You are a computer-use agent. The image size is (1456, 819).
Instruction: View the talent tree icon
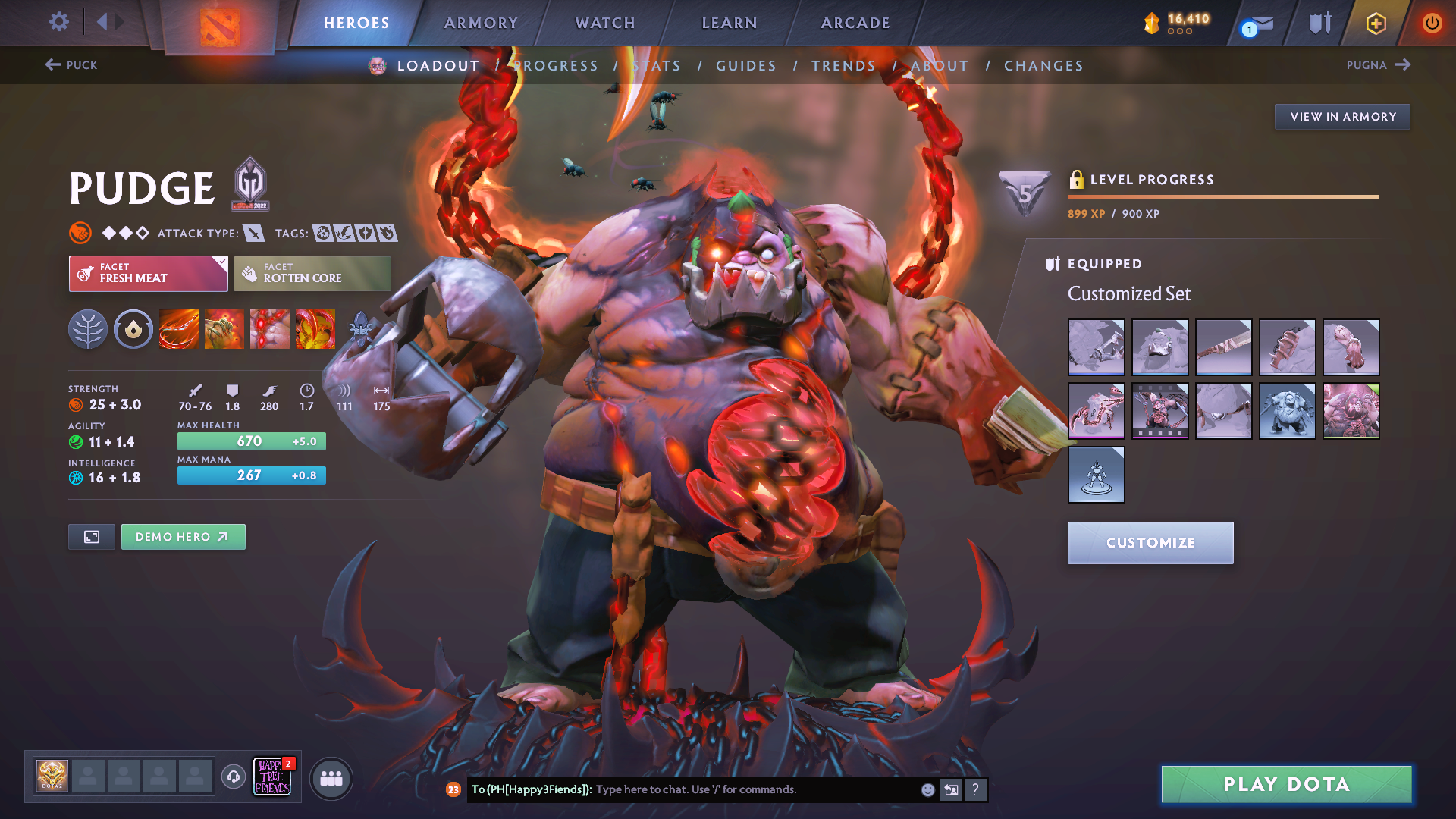pos(88,329)
